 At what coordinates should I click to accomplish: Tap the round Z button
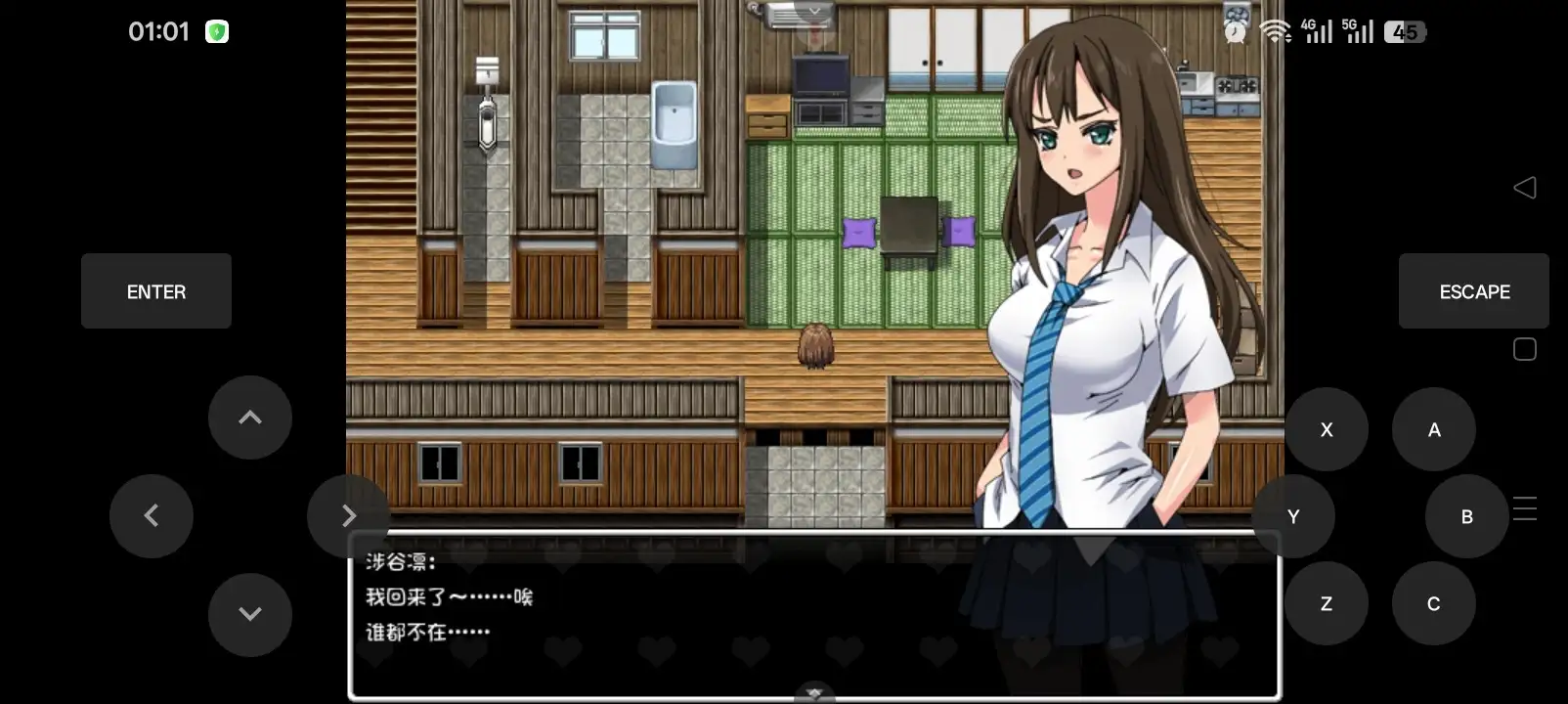click(1327, 603)
